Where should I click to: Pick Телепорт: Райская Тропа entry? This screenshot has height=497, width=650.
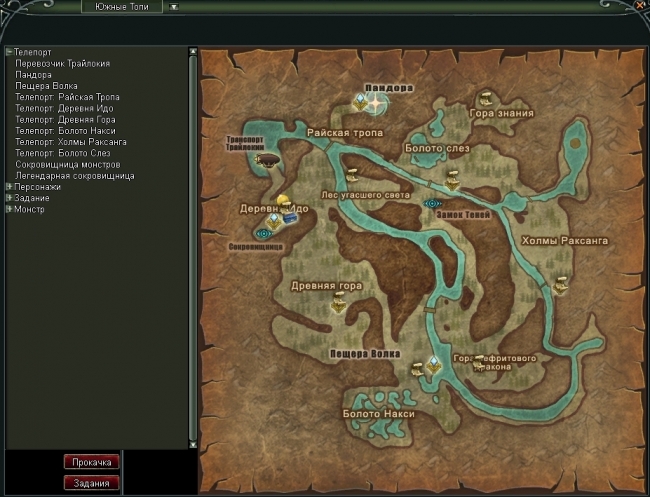coord(66,97)
